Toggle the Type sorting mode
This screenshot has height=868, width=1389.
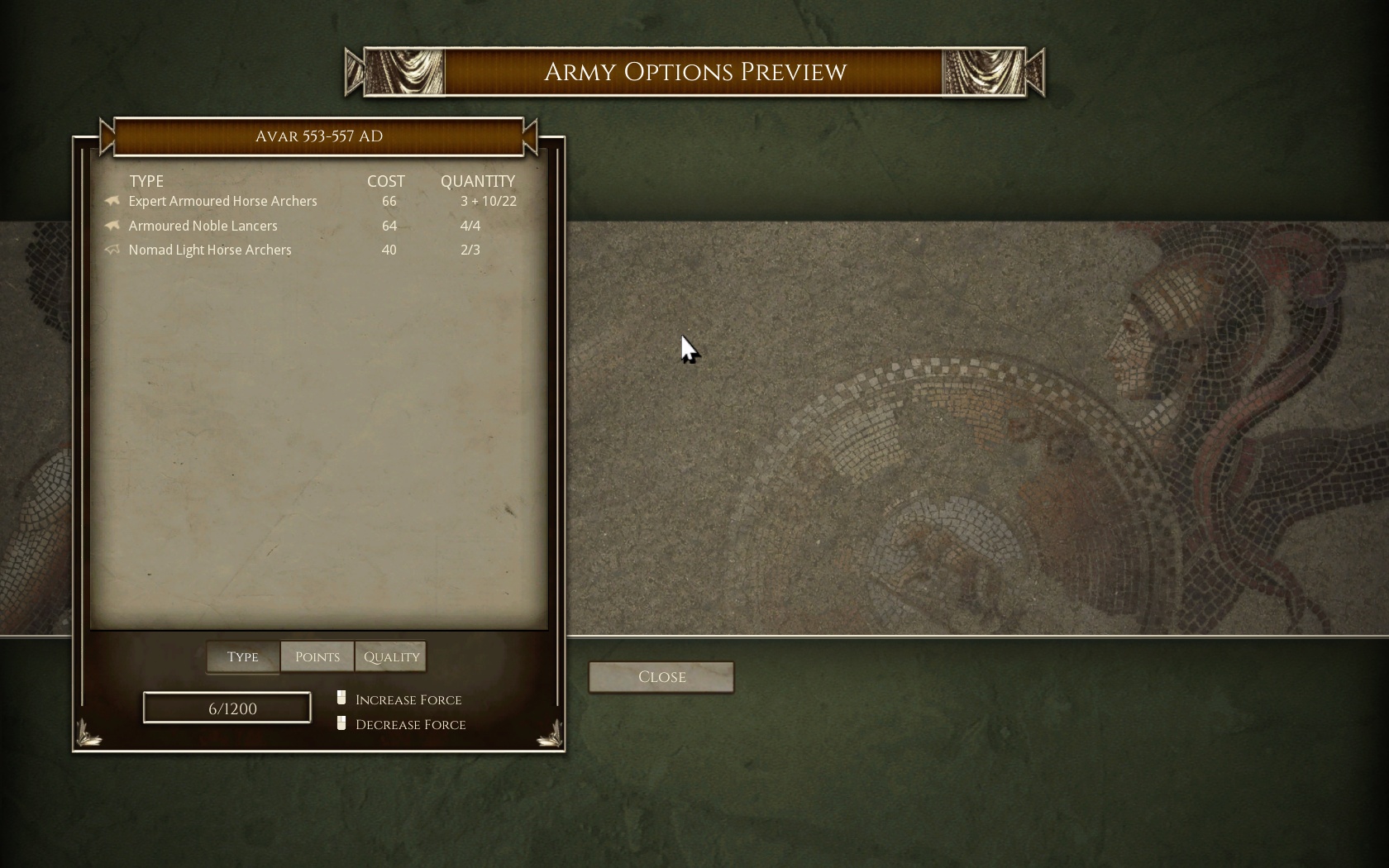[x=241, y=656]
